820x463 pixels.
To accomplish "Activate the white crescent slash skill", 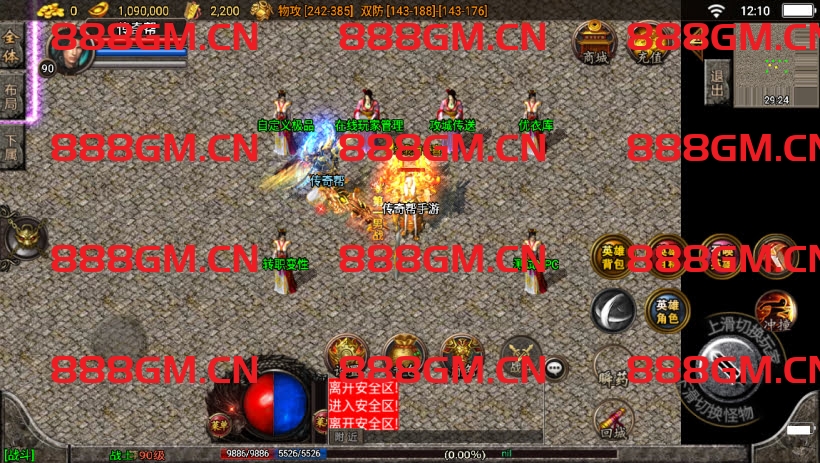I will click(x=612, y=310).
